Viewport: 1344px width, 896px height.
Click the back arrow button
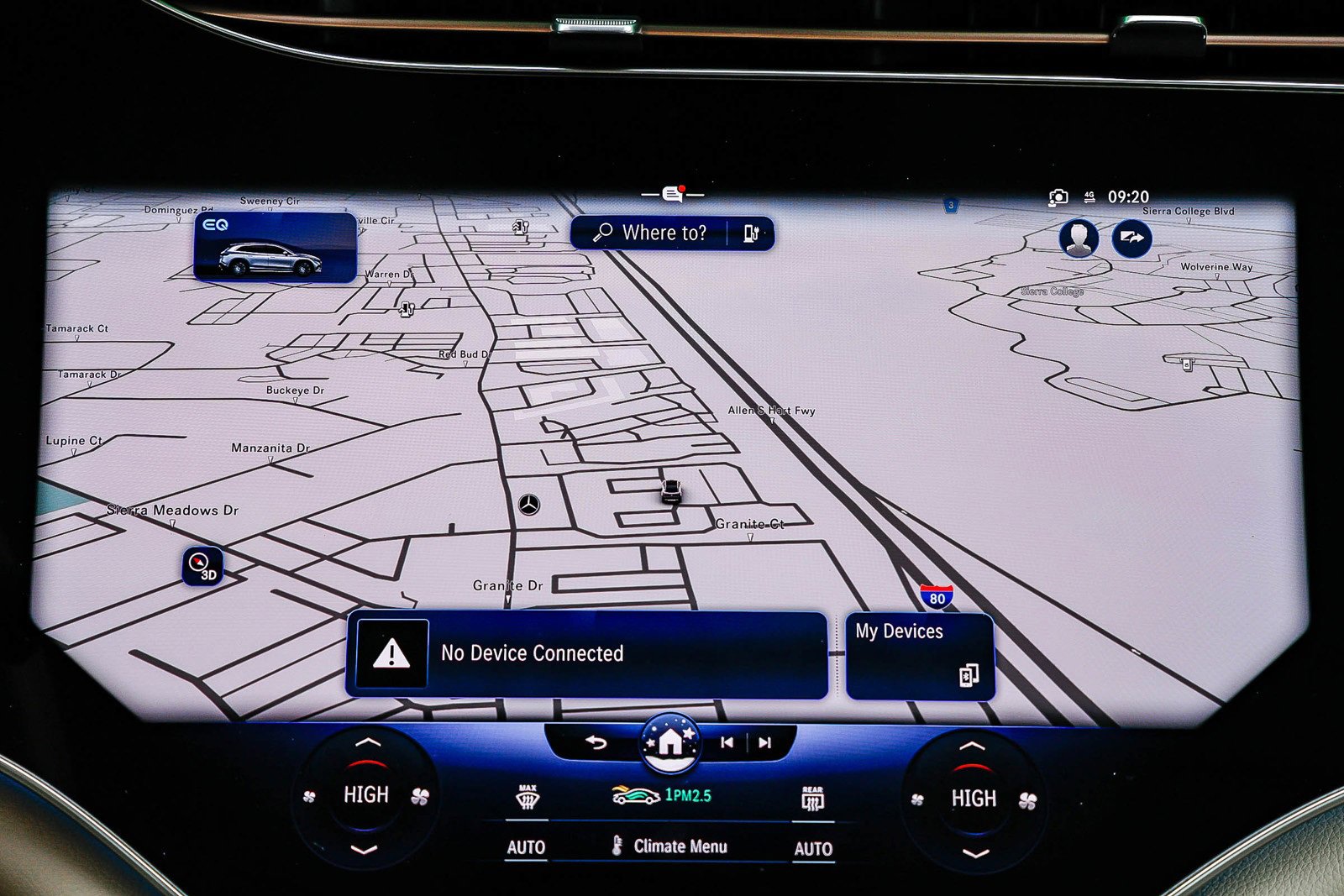coord(596,742)
